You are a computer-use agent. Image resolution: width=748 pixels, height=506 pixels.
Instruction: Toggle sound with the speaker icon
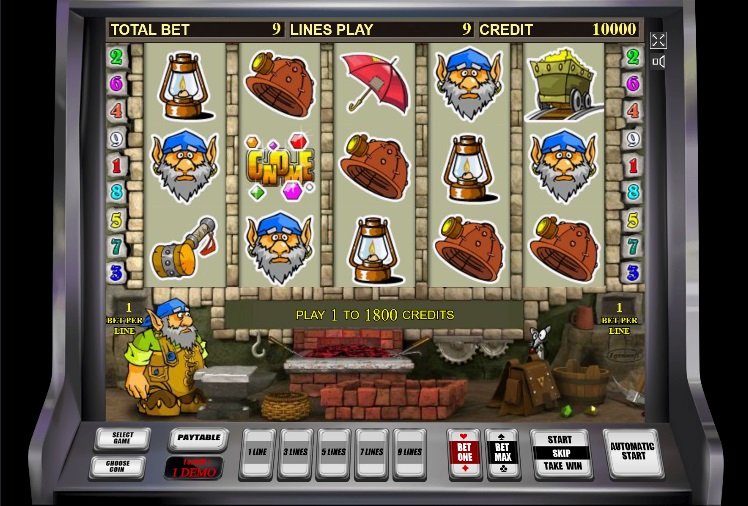coord(658,63)
